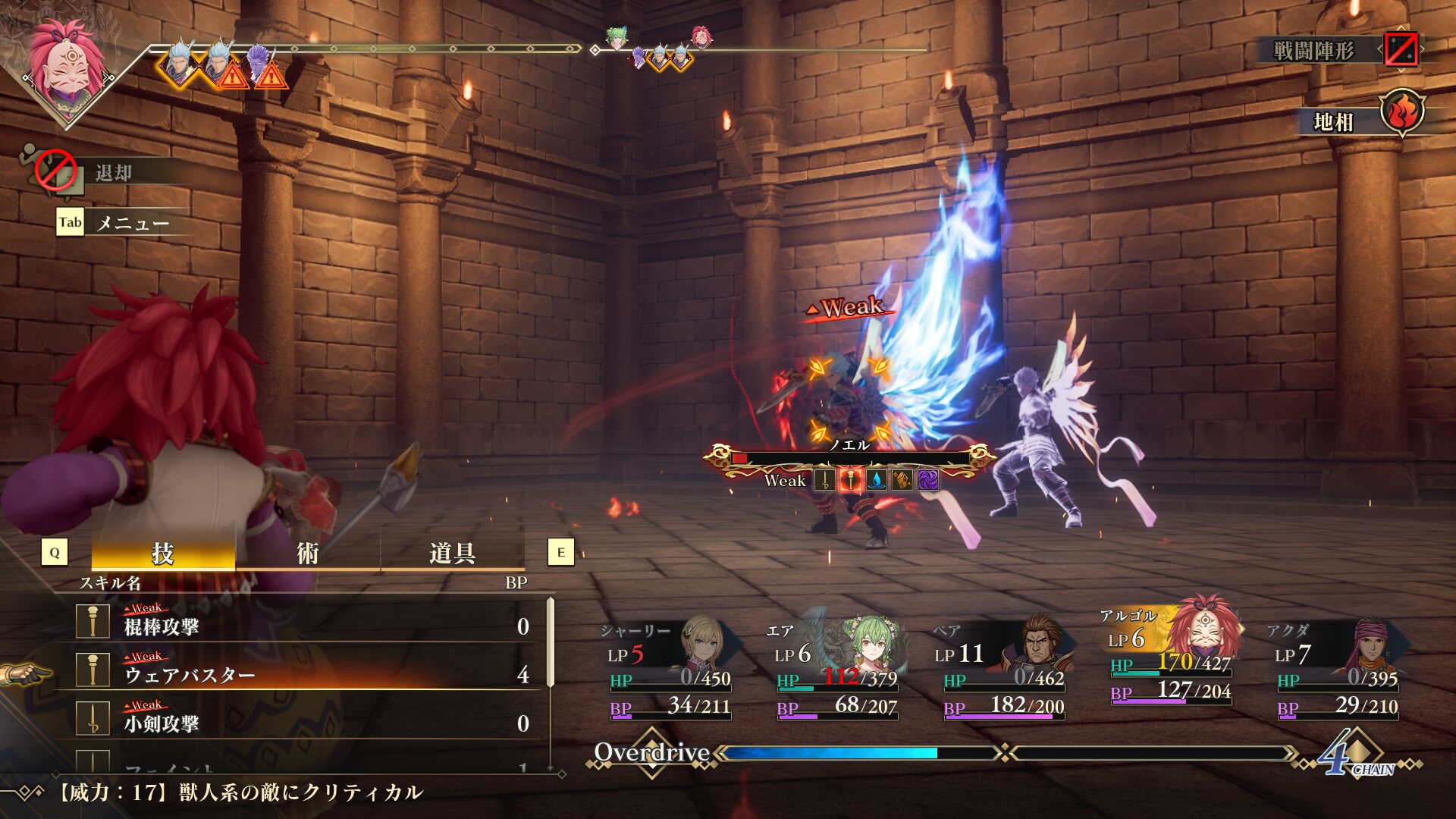Open the 術 spells tab
The image size is (1456, 819).
pyautogui.click(x=307, y=553)
